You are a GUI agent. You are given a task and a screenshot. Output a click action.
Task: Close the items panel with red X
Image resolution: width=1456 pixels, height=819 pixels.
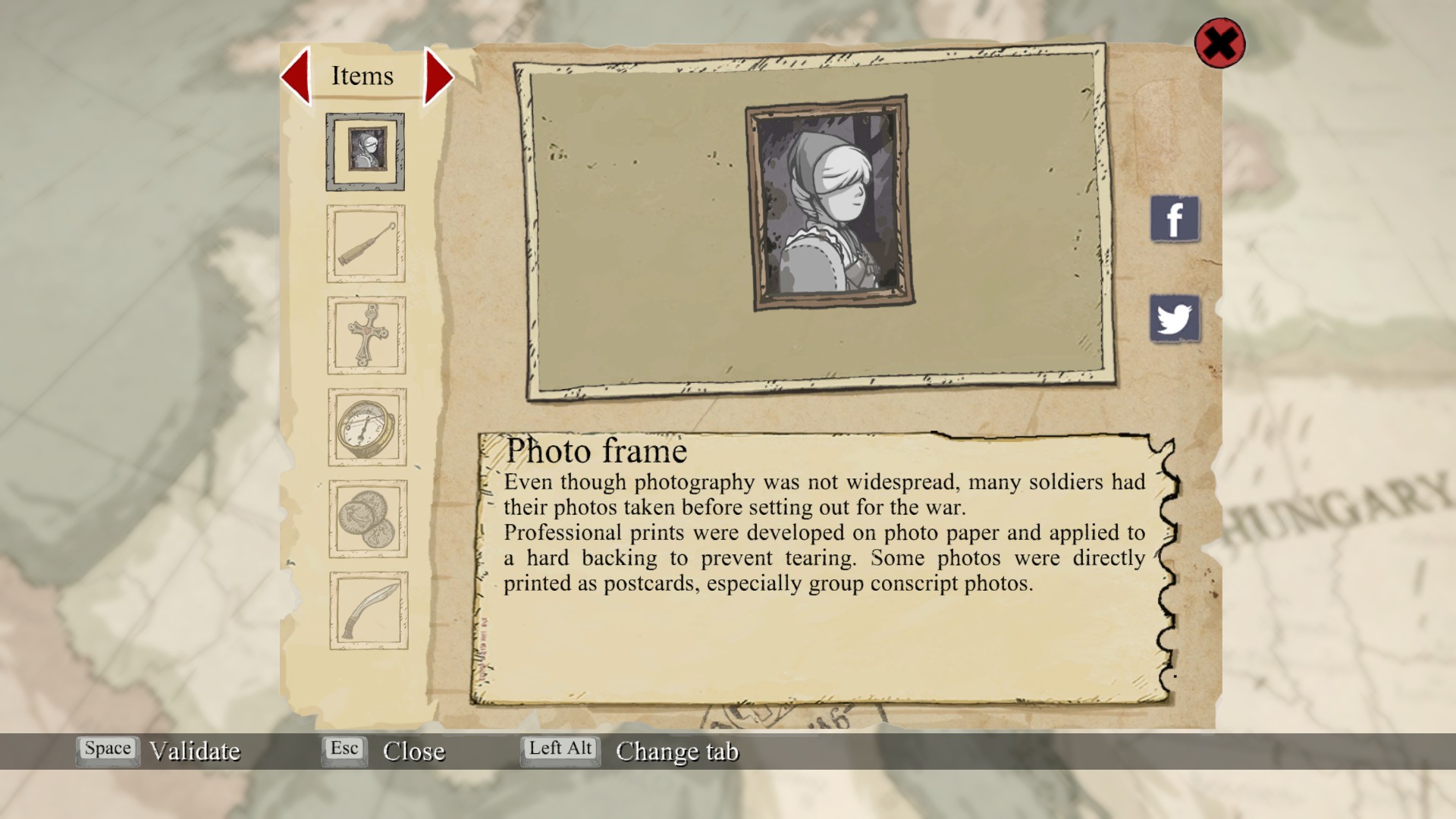click(1219, 43)
